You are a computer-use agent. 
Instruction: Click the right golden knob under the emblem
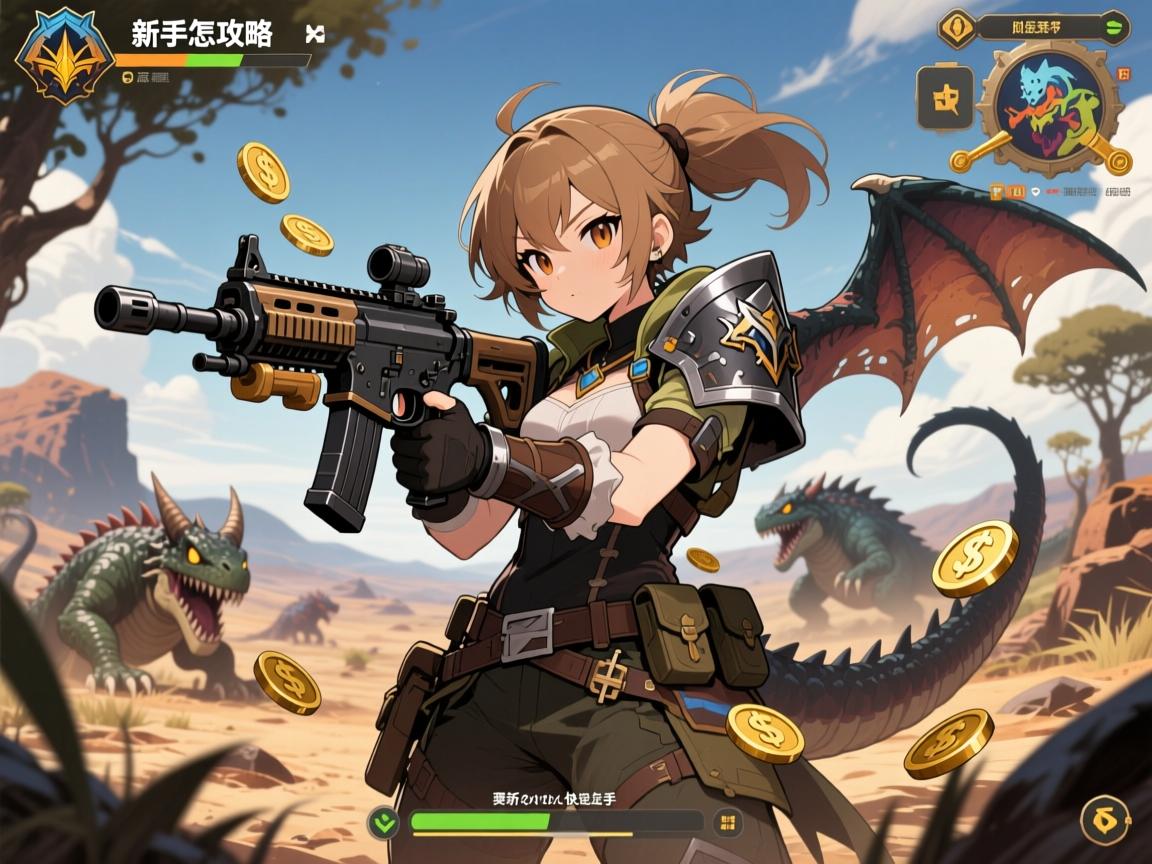[x=1121, y=159]
